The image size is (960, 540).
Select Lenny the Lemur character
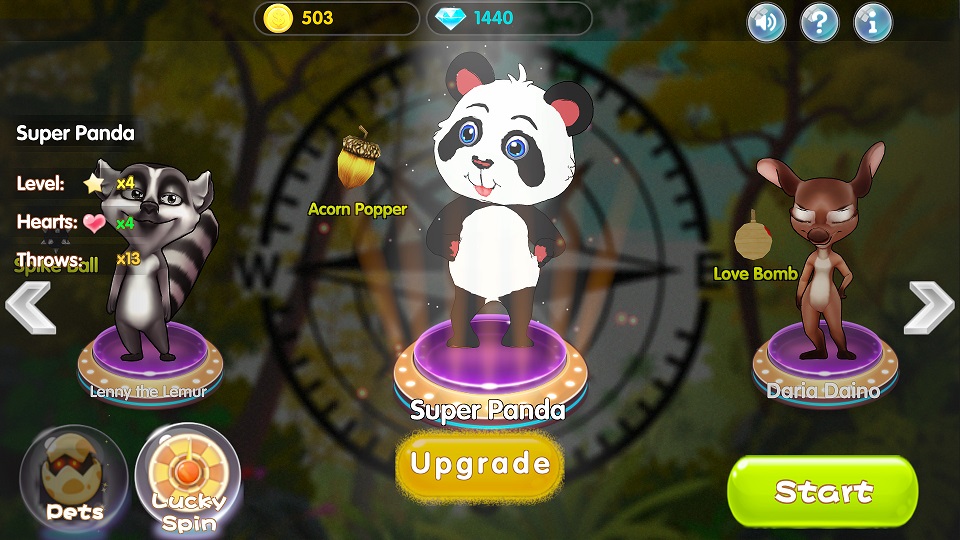click(150, 270)
